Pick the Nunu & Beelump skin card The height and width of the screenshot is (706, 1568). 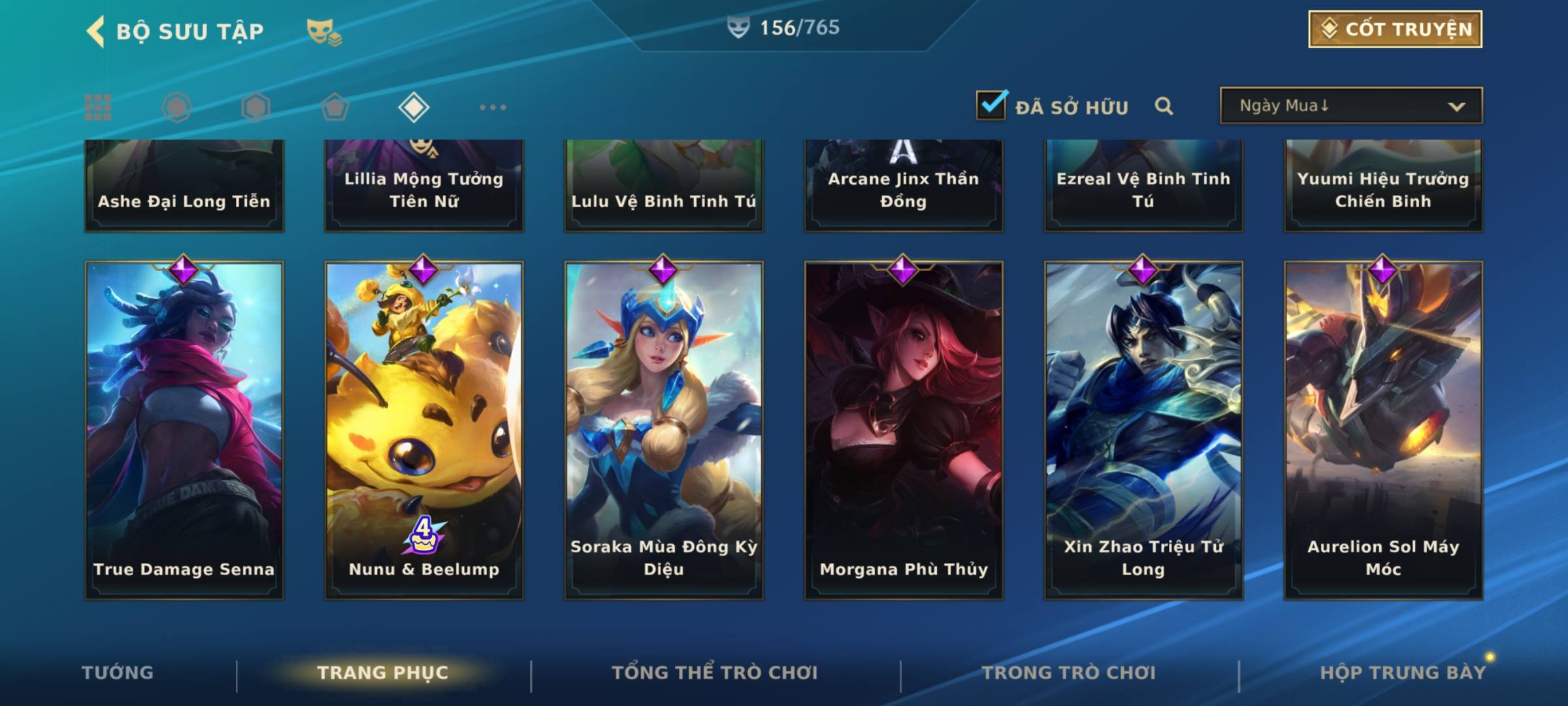point(424,430)
